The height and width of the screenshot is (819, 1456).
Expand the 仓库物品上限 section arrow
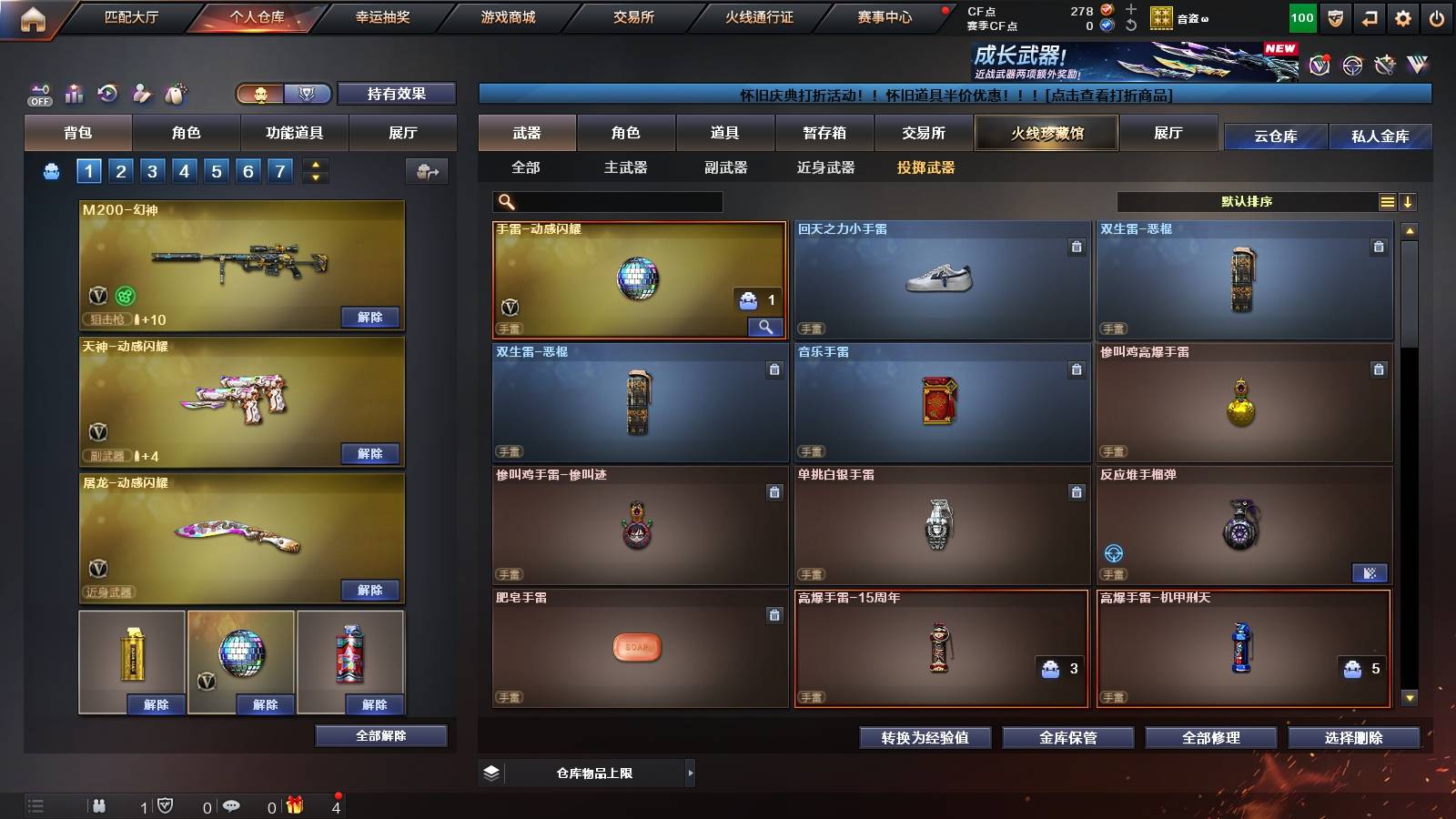point(692,773)
